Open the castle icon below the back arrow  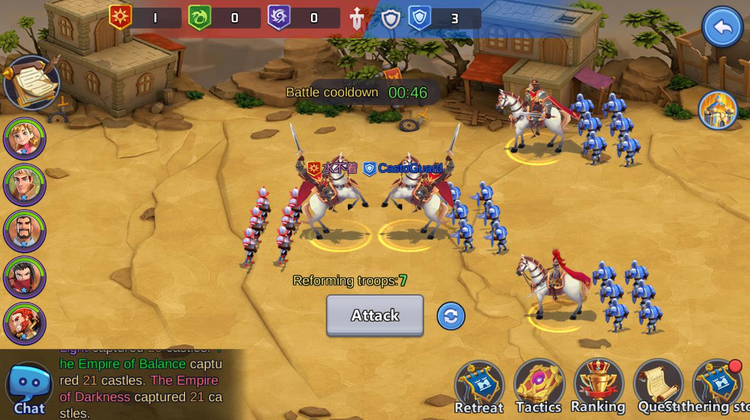click(717, 110)
